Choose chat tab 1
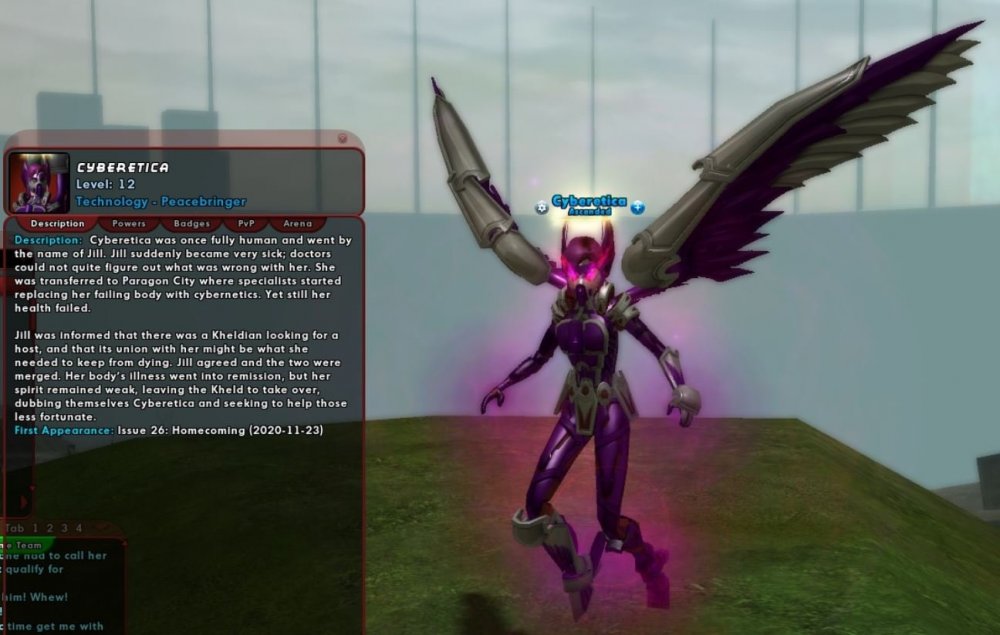1000x635 pixels. pos(35,528)
